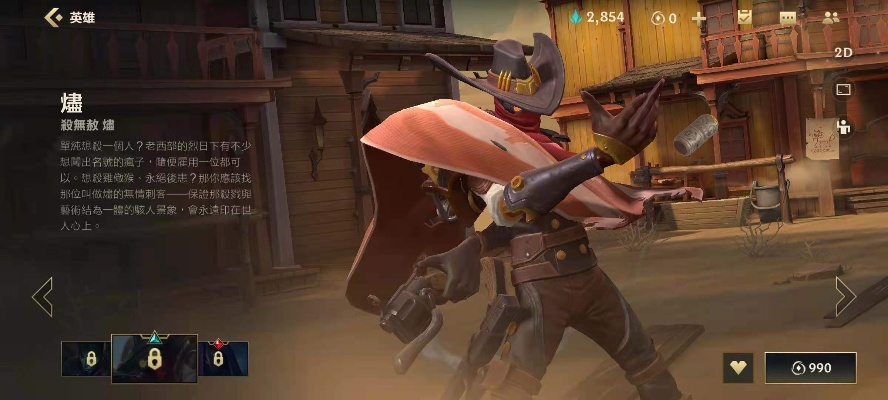Viewport: 888px width, 400px height.
Task: Open the friends list icon
Action: pos(830,18)
